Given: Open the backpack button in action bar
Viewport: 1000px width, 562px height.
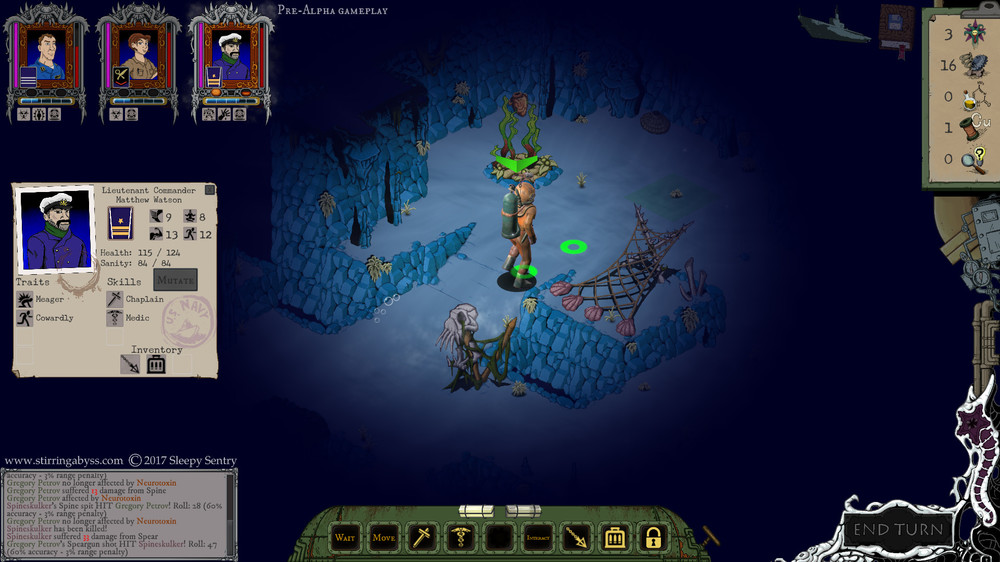Looking at the screenshot, I should tap(615, 538).
